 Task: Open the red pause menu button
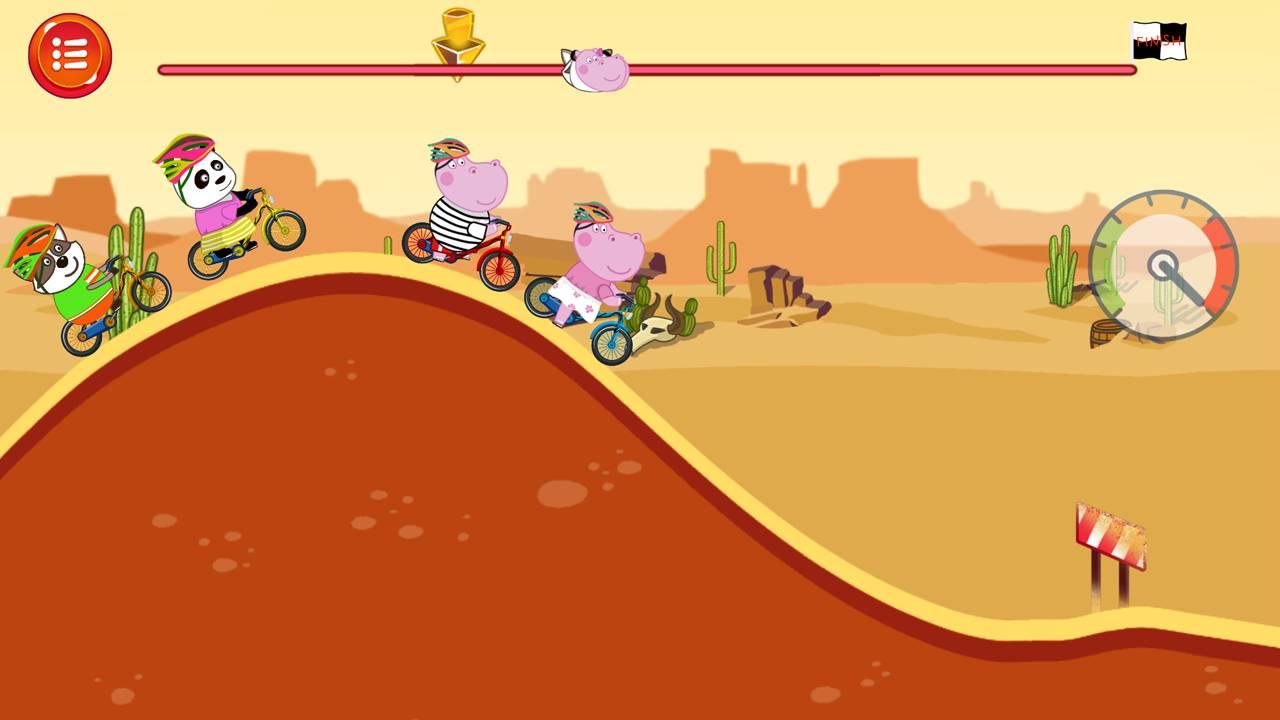pyautogui.click(x=70, y=56)
